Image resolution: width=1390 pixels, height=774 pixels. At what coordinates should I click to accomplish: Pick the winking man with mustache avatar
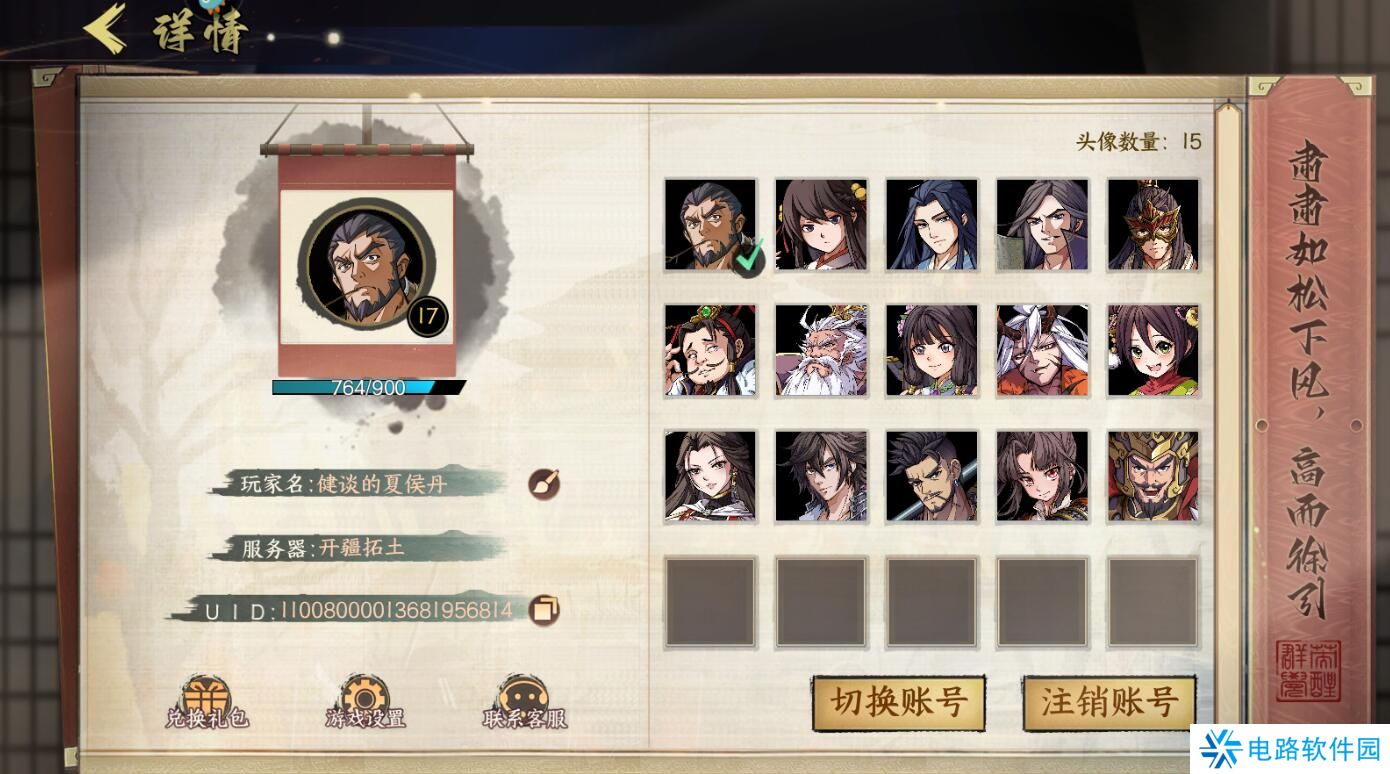pyautogui.click(x=711, y=351)
